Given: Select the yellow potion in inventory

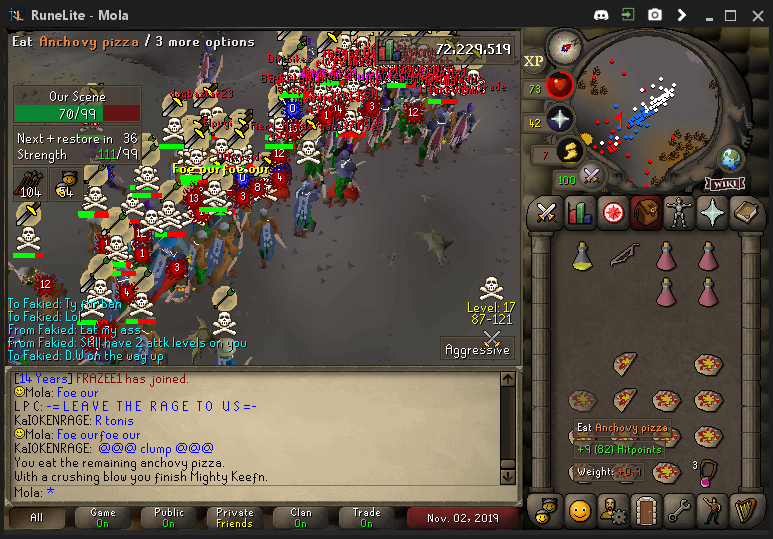Looking at the screenshot, I should click(x=581, y=257).
